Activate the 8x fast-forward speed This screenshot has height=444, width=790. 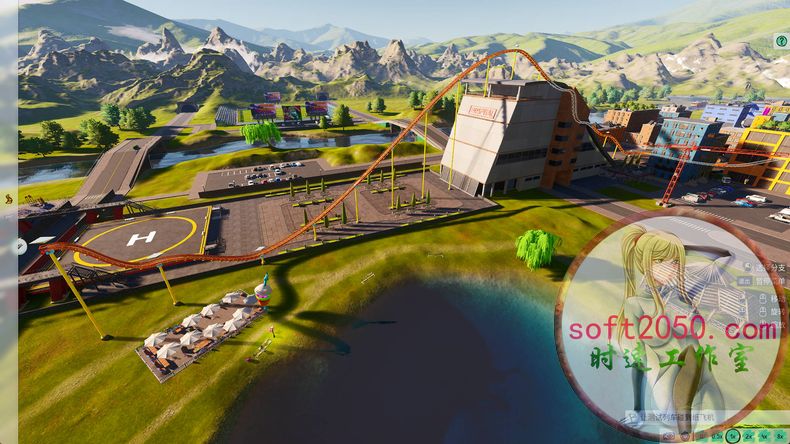pos(779,436)
